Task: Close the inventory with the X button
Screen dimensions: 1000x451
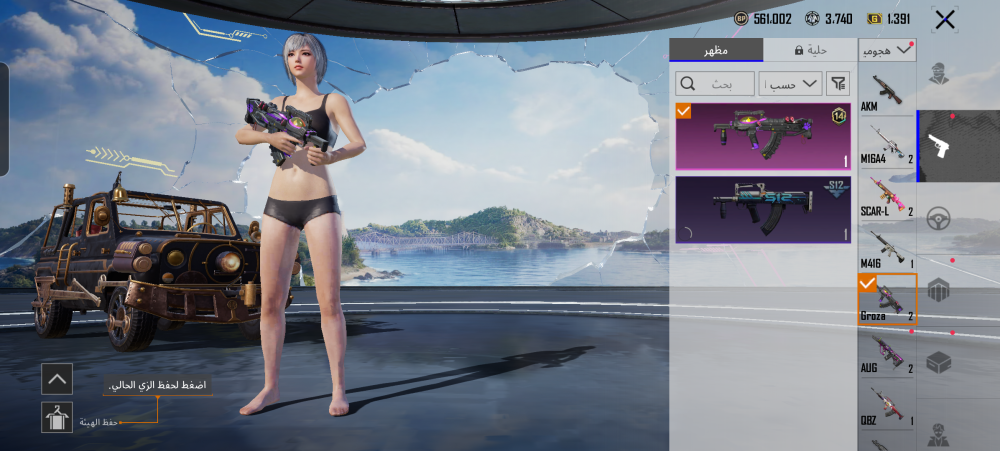Action: tap(944, 19)
